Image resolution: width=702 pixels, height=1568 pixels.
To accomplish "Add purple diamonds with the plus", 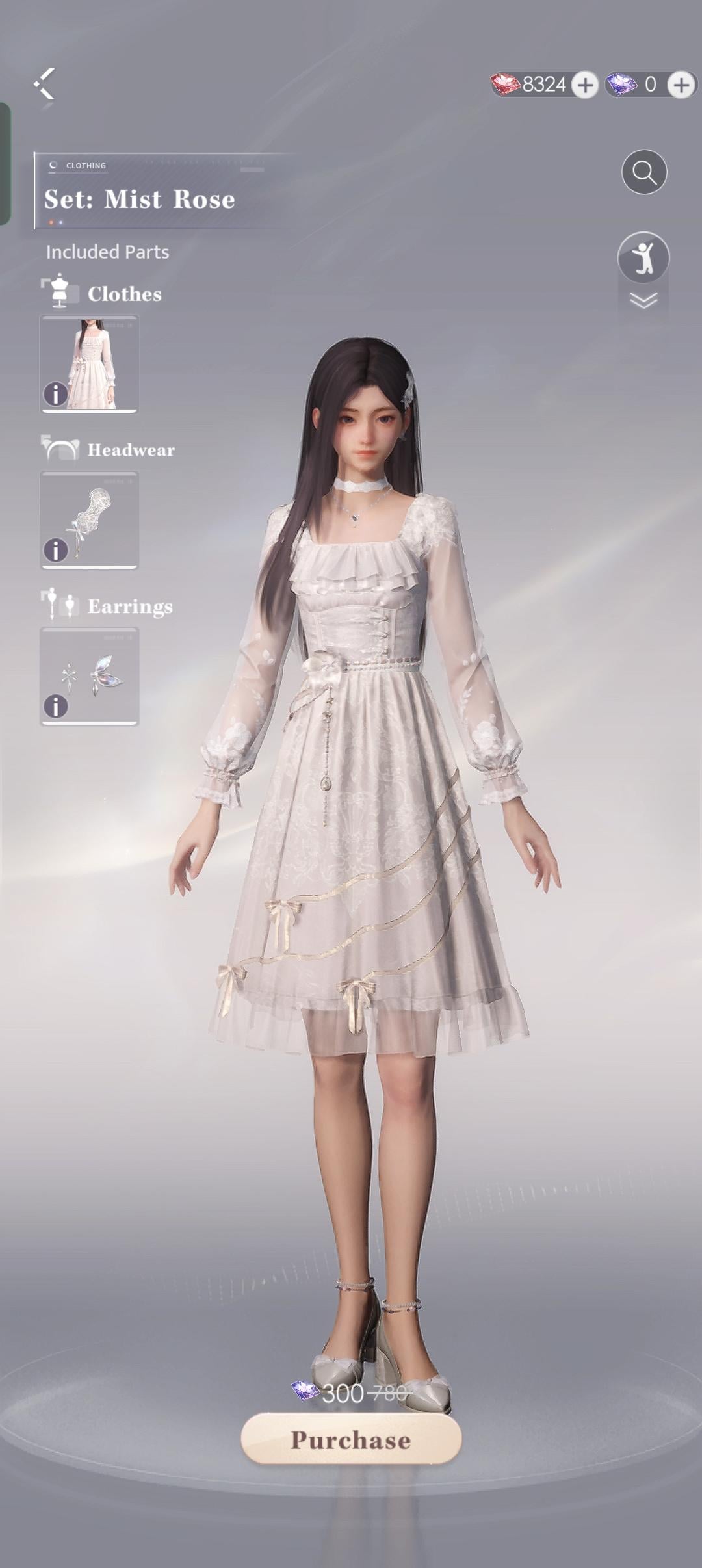I will 681,85.
